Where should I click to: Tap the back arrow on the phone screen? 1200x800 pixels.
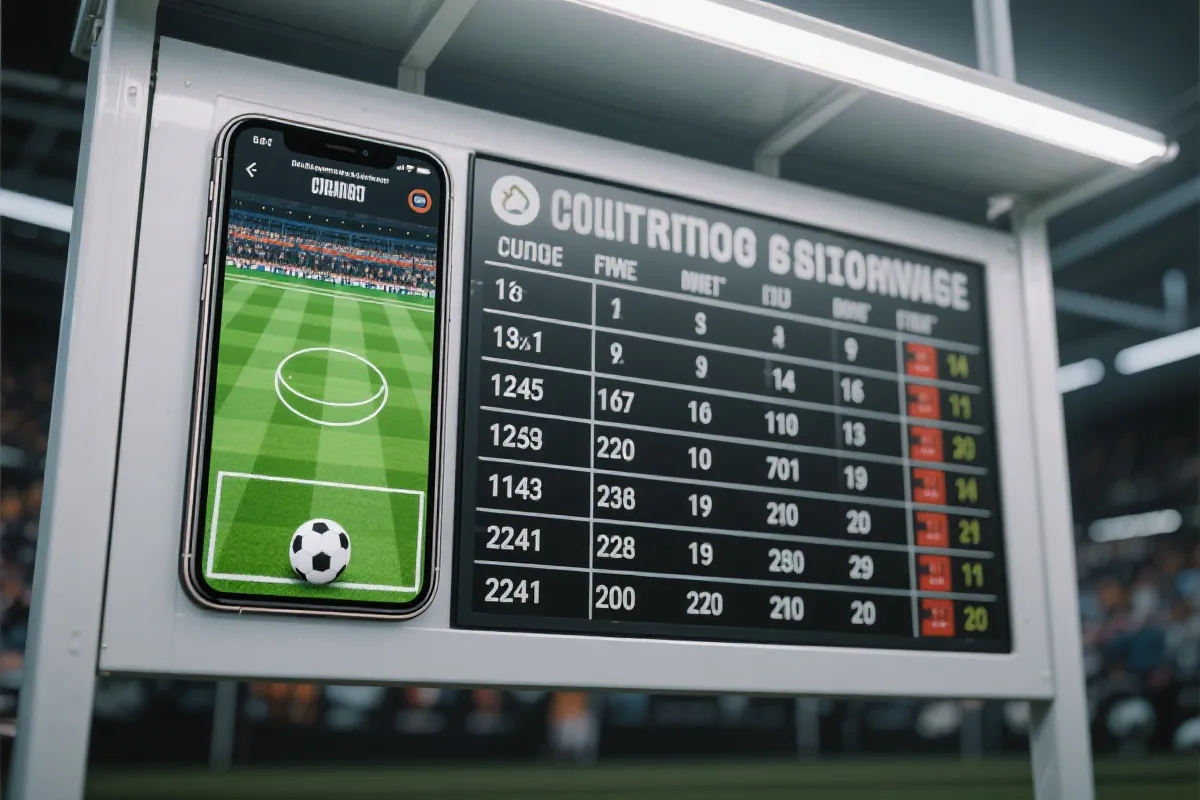(251, 170)
